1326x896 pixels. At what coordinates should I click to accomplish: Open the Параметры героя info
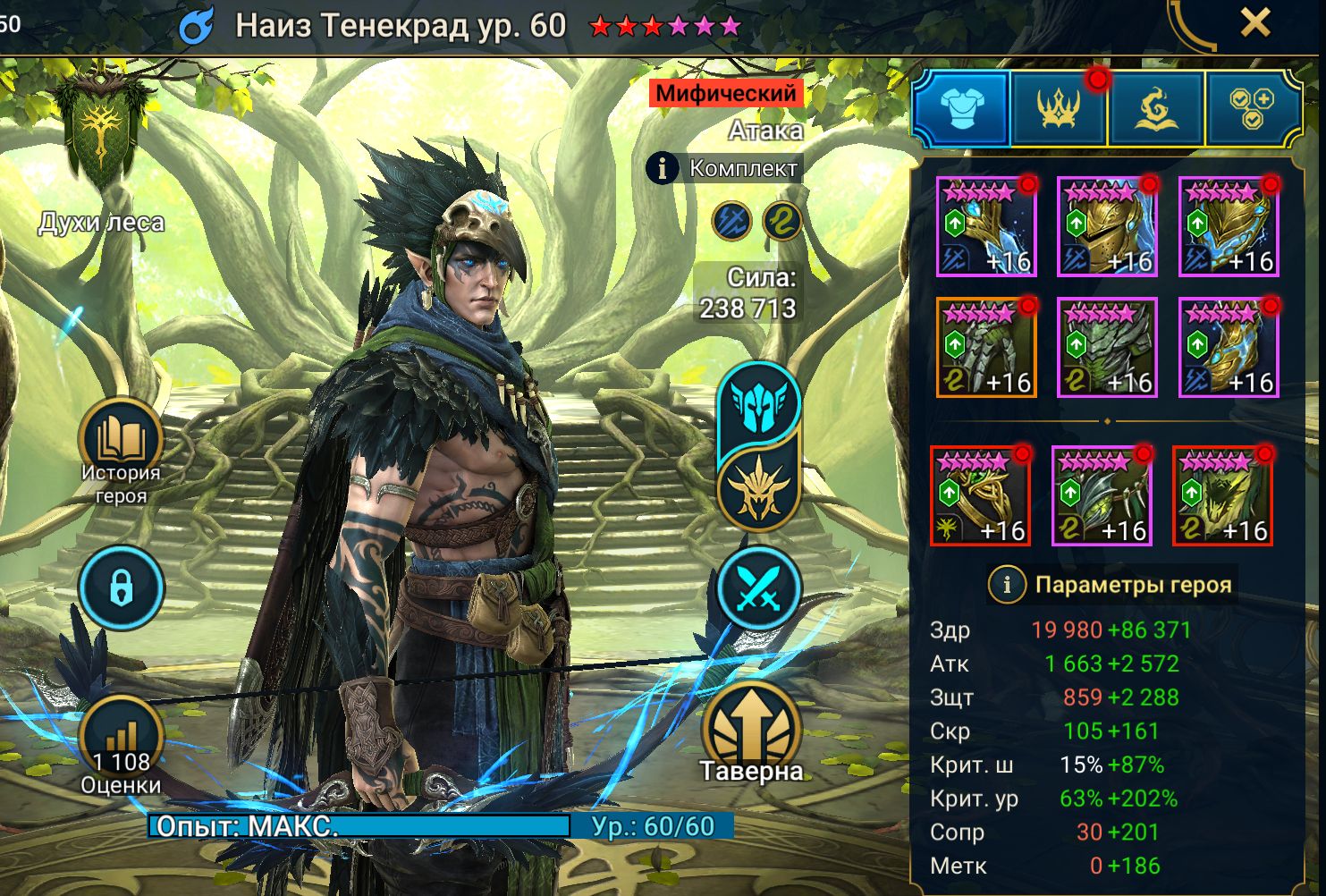[1007, 585]
